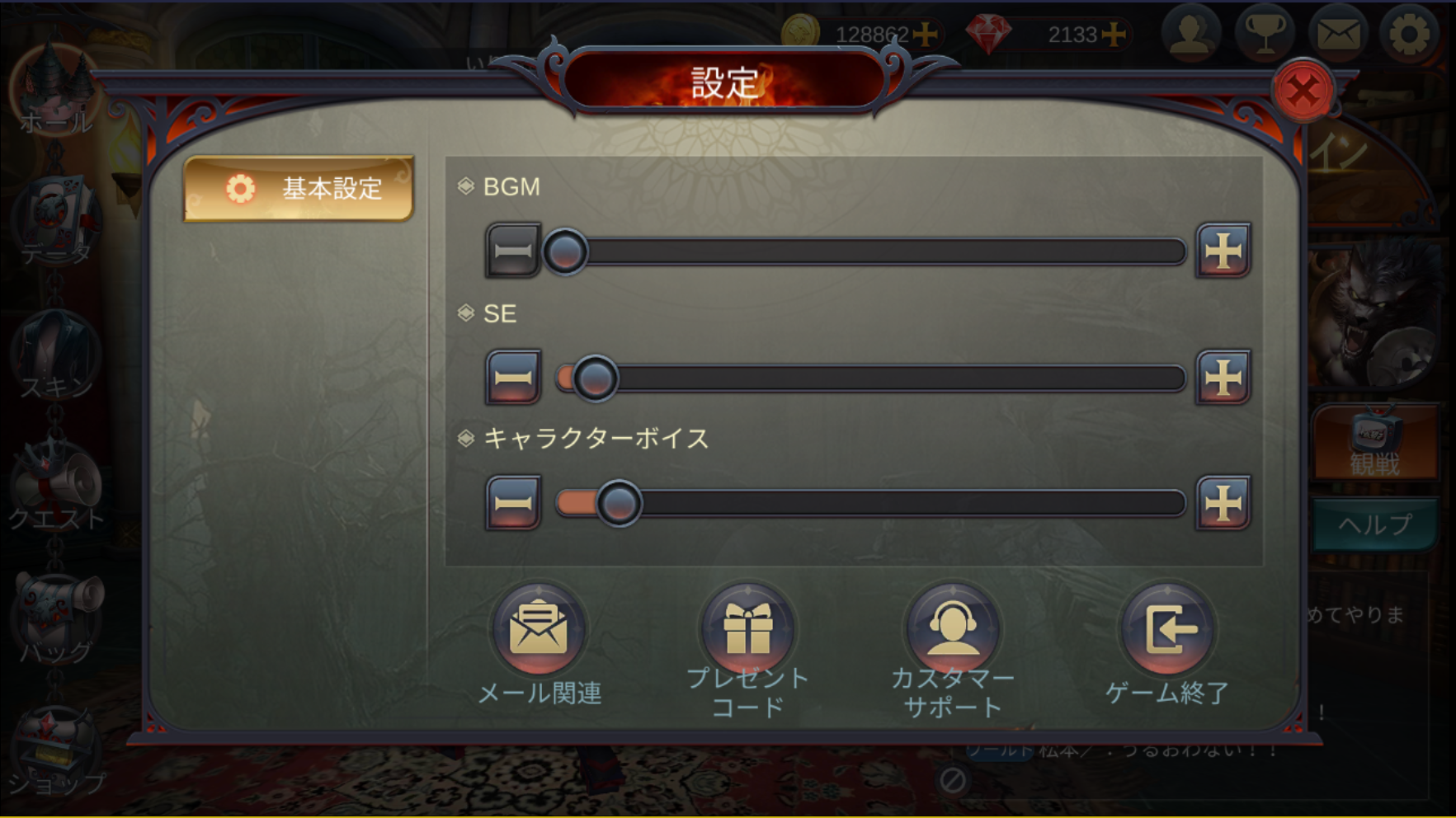Reduce キャラクターボイス volume with minus button
This screenshot has height=818, width=1456.
tap(512, 502)
